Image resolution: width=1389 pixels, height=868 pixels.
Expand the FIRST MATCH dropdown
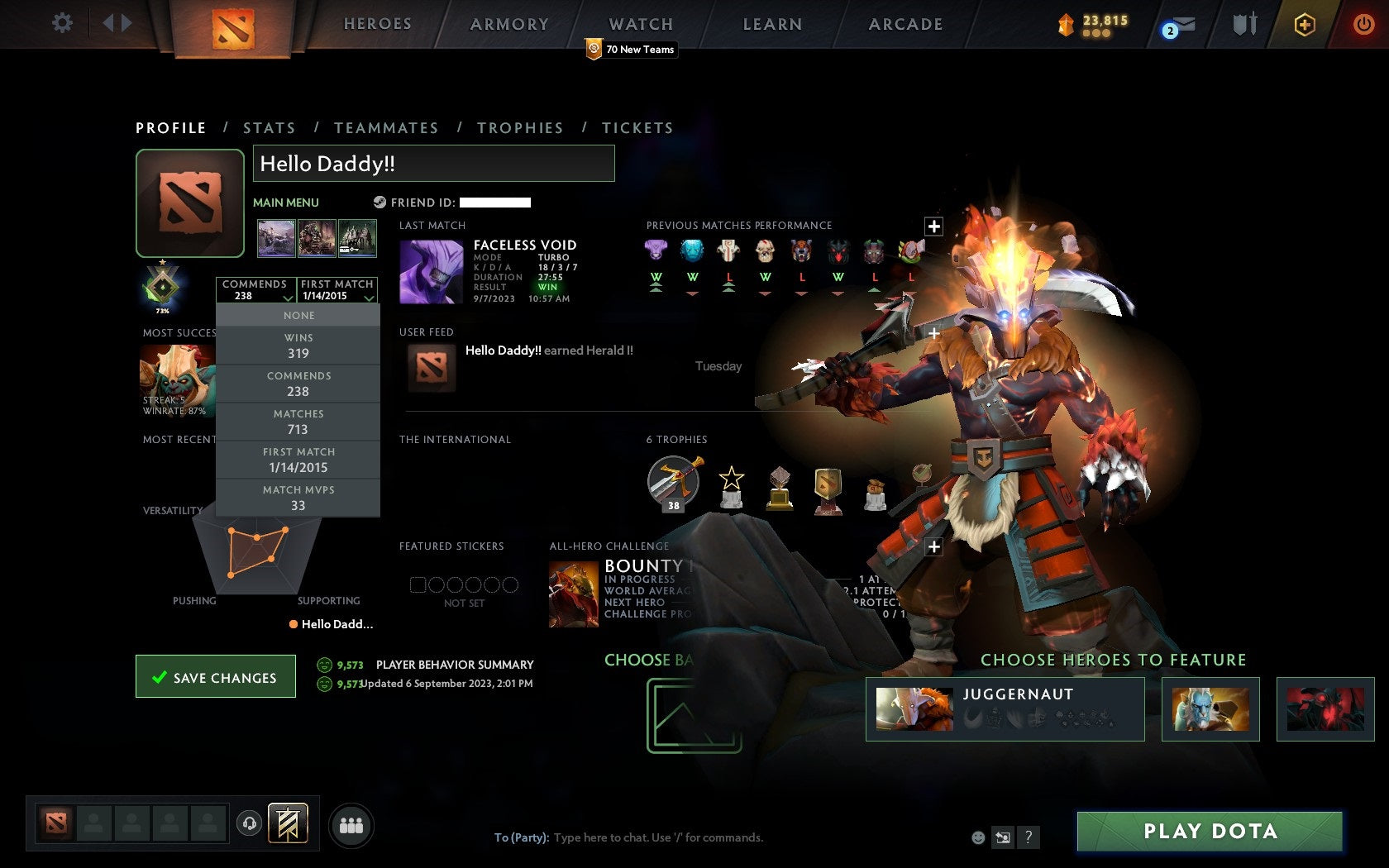click(x=338, y=291)
